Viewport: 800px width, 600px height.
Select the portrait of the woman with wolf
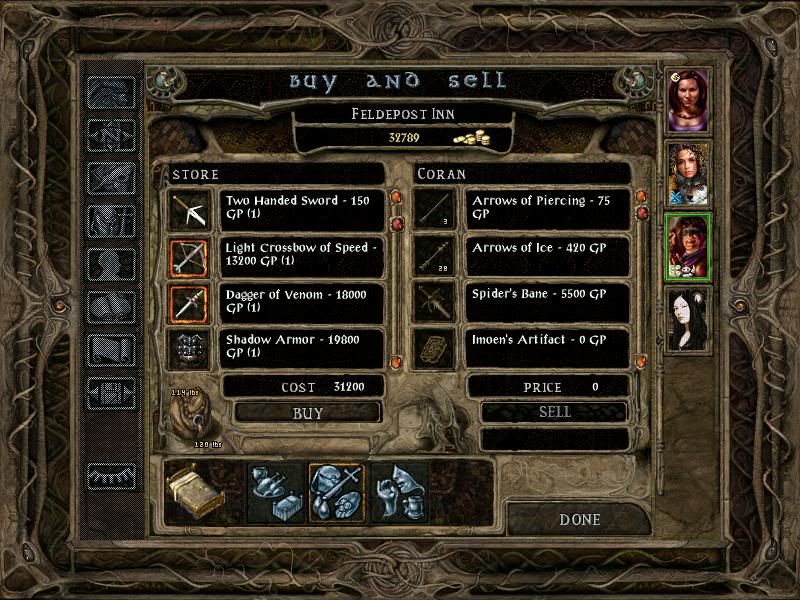pyautogui.click(x=689, y=173)
